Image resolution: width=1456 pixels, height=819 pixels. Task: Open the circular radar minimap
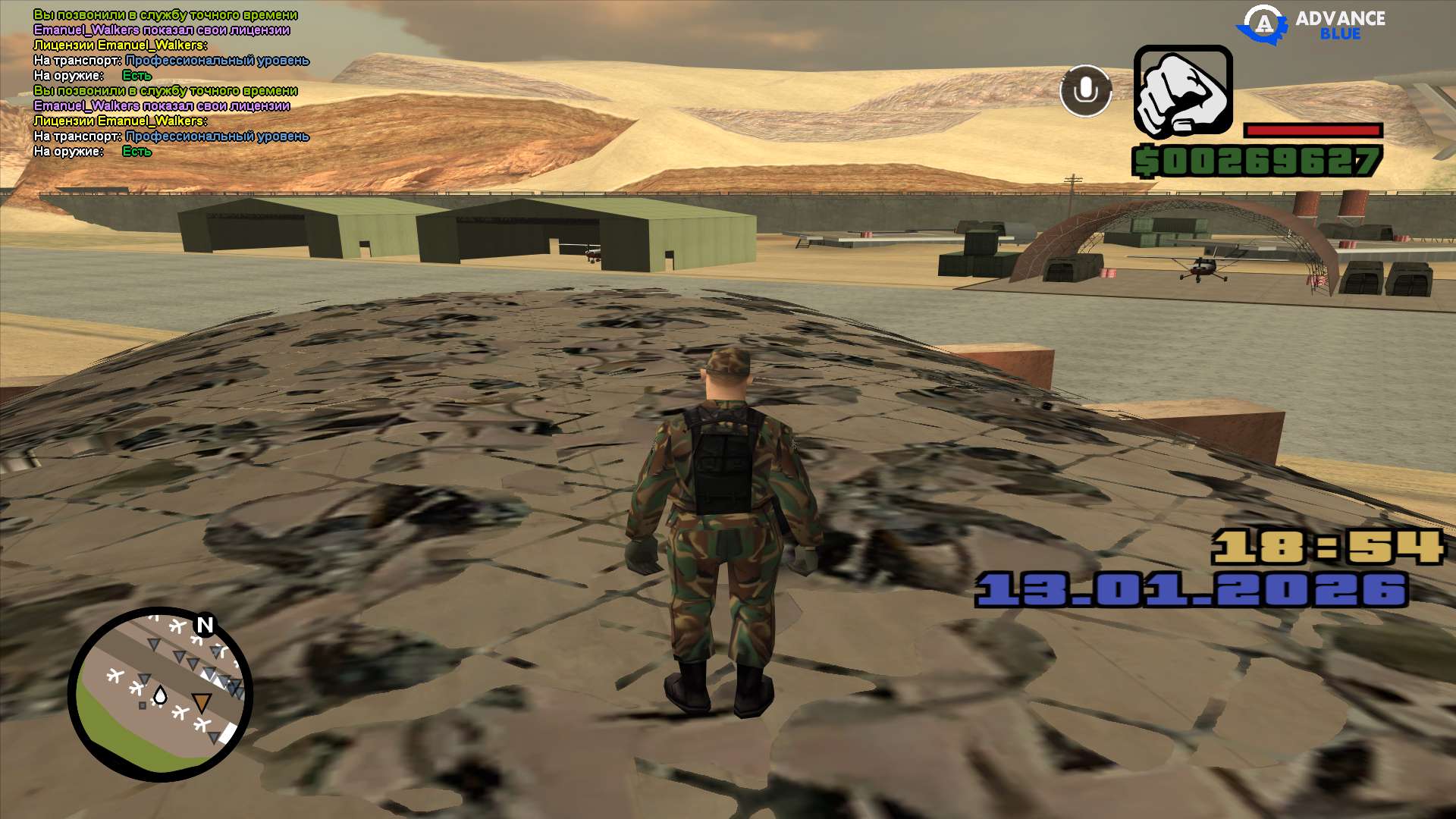pyautogui.click(x=160, y=694)
